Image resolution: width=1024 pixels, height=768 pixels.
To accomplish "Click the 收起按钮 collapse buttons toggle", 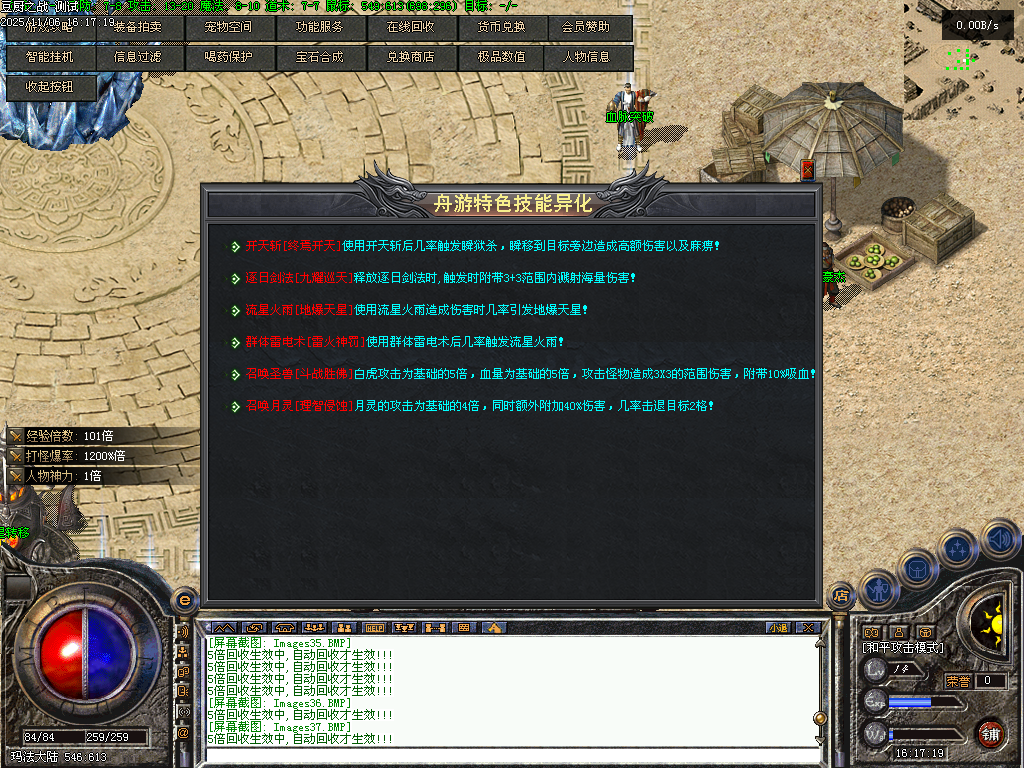I will (50, 87).
